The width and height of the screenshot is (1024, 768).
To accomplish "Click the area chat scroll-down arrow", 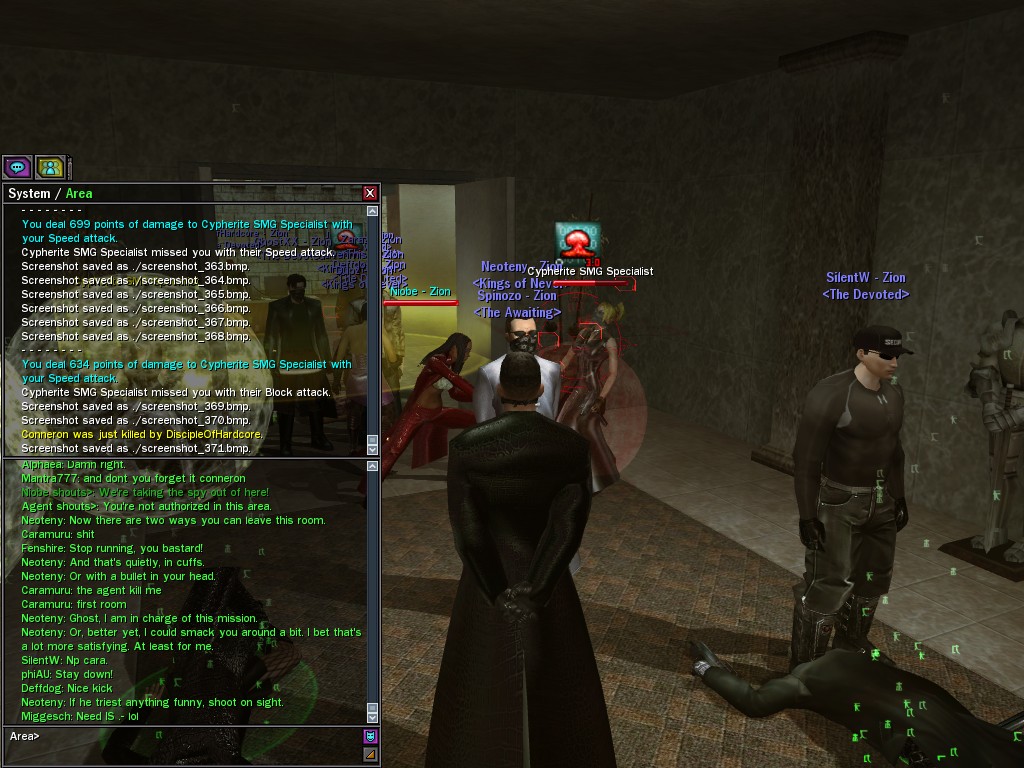I will coord(373,716).
